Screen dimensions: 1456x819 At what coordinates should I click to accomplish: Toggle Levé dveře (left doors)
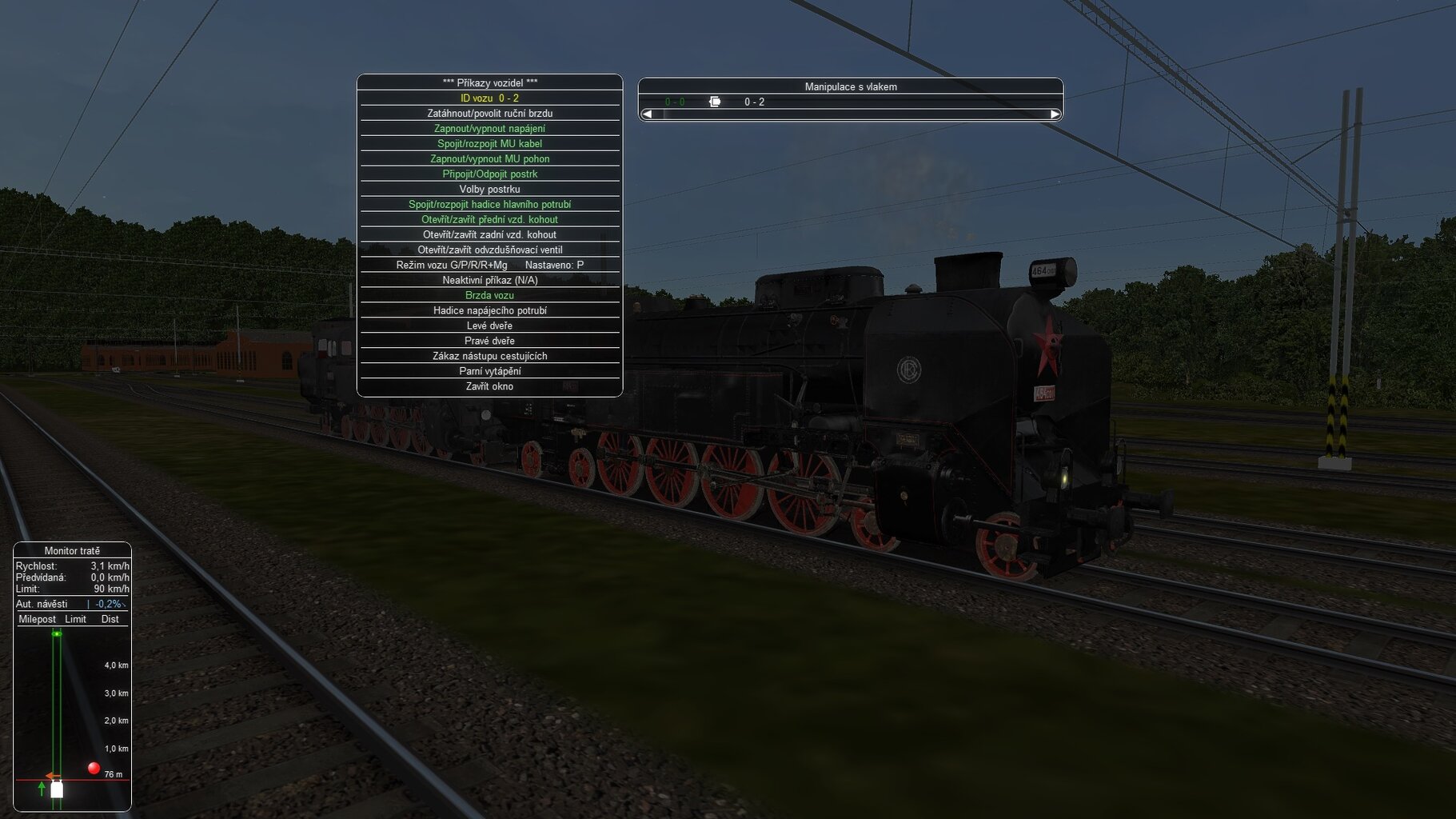[x=489, y=326]
